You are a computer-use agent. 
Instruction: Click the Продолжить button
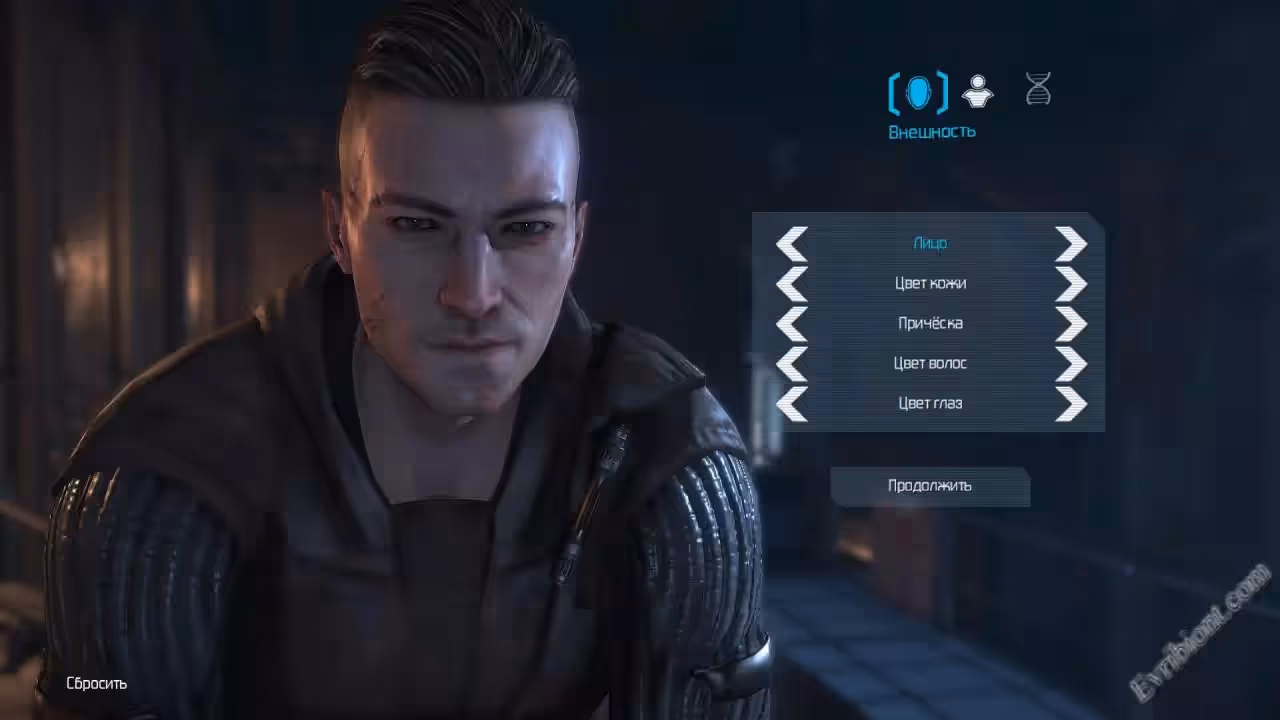(930, 486)
